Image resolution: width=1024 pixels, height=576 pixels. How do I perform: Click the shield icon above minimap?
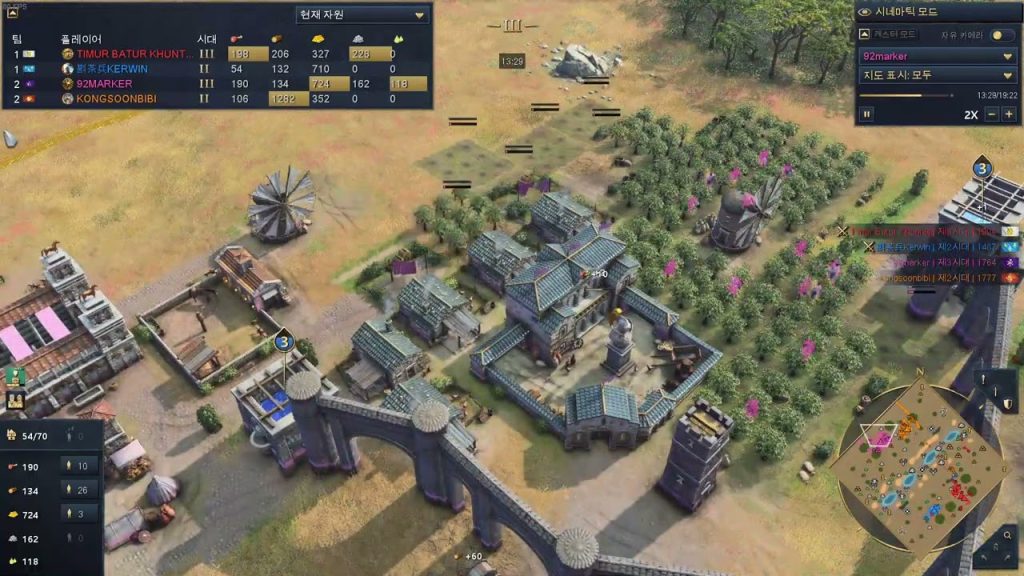coord(1009,404)
